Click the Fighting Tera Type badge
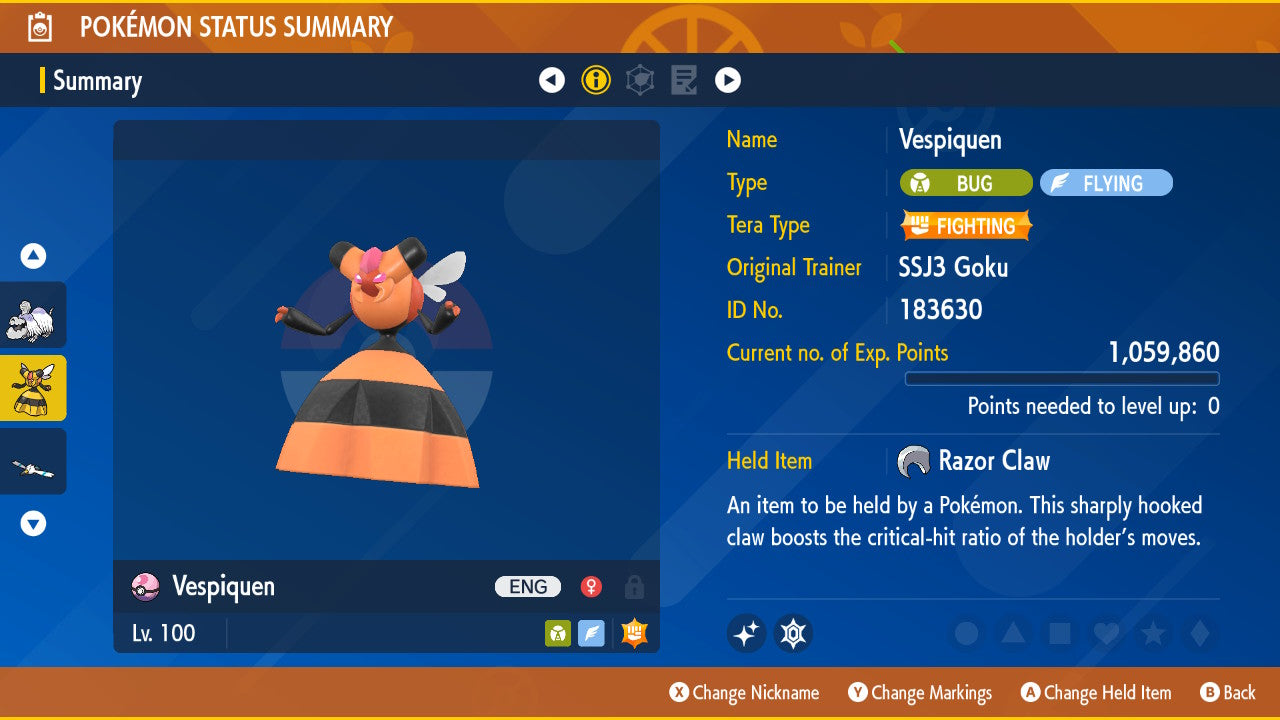The image size is (1280, 720). tap(966, 226)
